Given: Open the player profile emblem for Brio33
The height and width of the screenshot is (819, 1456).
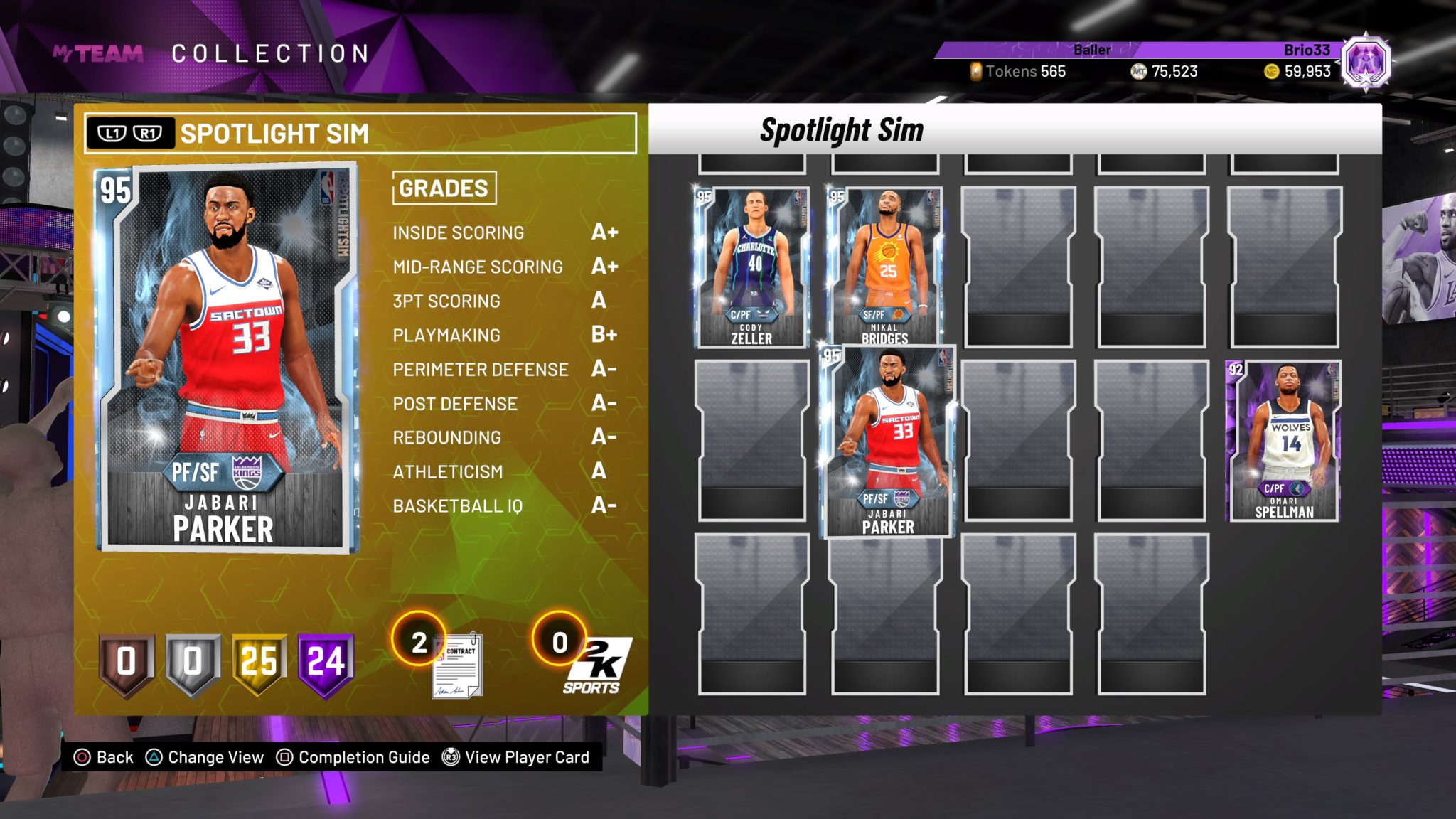Looking at the screenshot, I should (x=1365, y=63).
